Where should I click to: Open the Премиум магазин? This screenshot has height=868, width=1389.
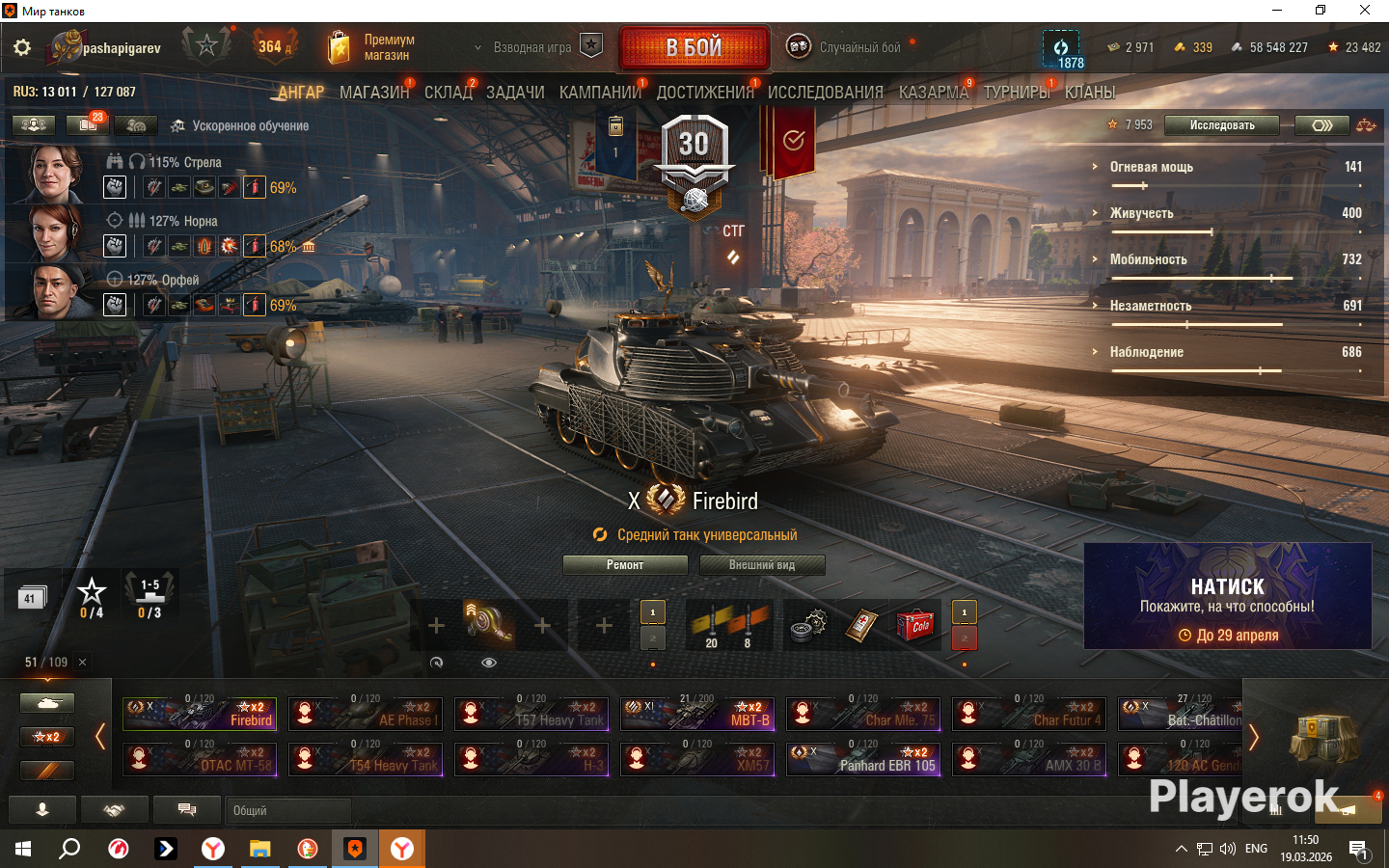371,47
